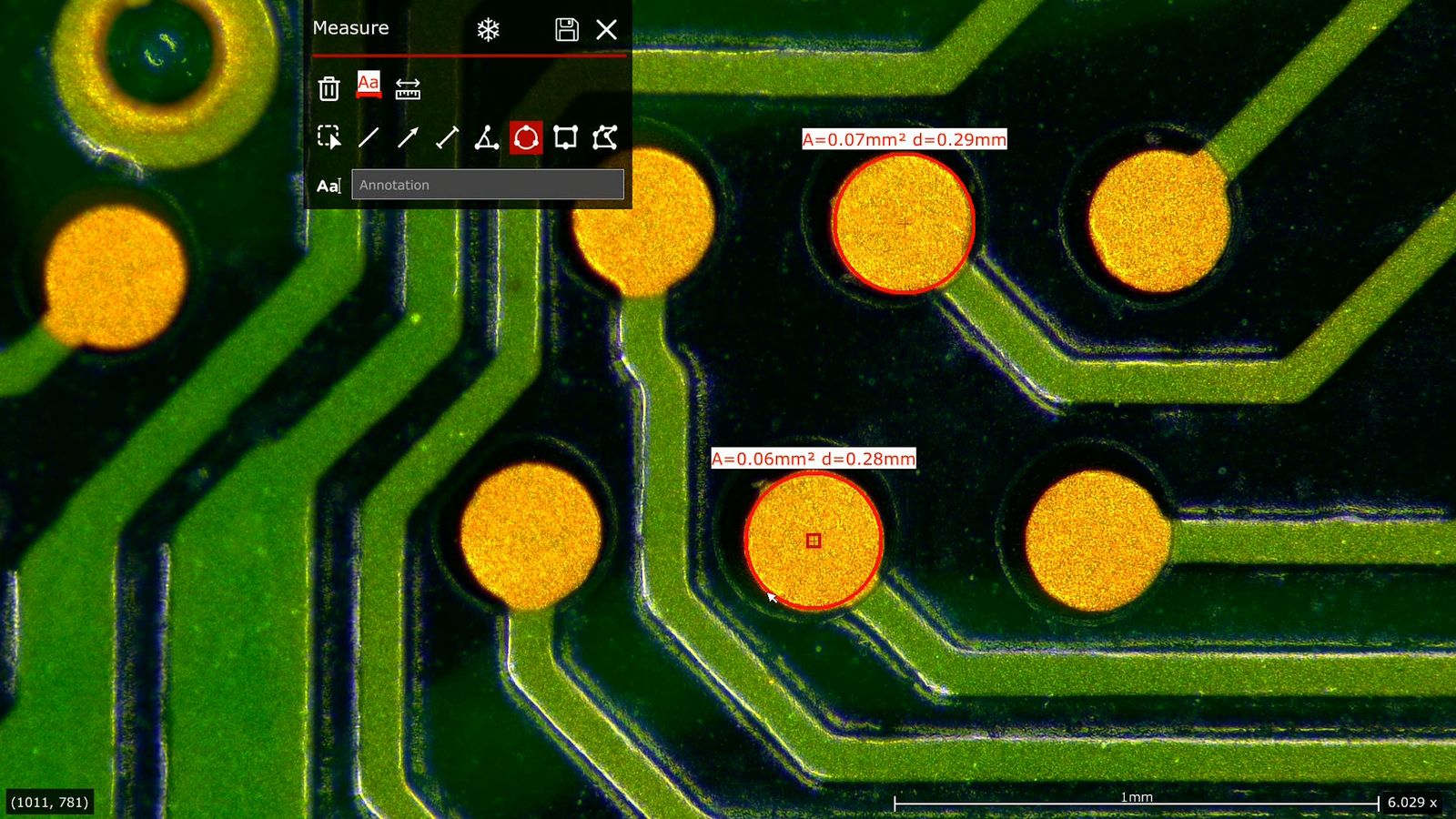Choose the pointer selection tool
The image size is (1456, 819).
point(330,137)
